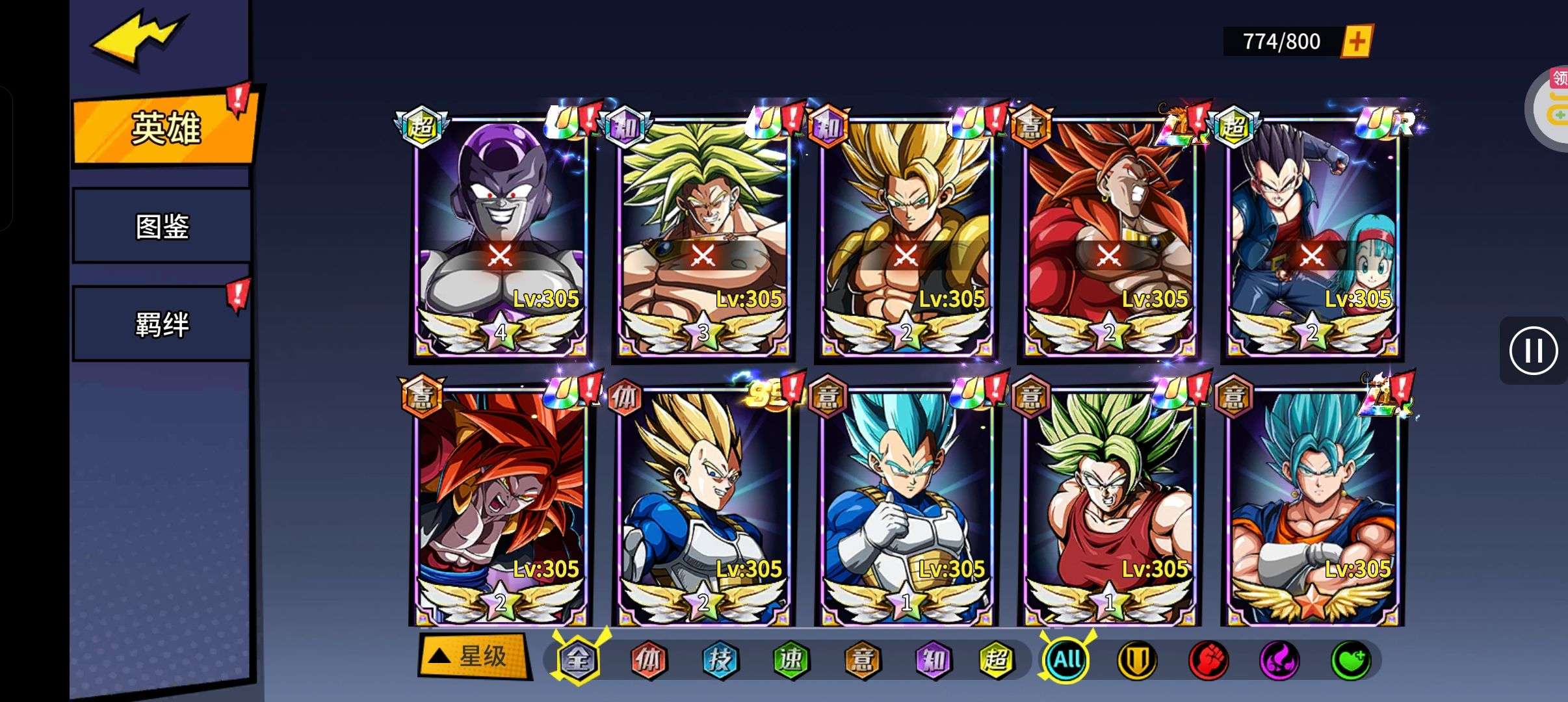Show only red fist attacker class heroes

(x=1208, y=660)
